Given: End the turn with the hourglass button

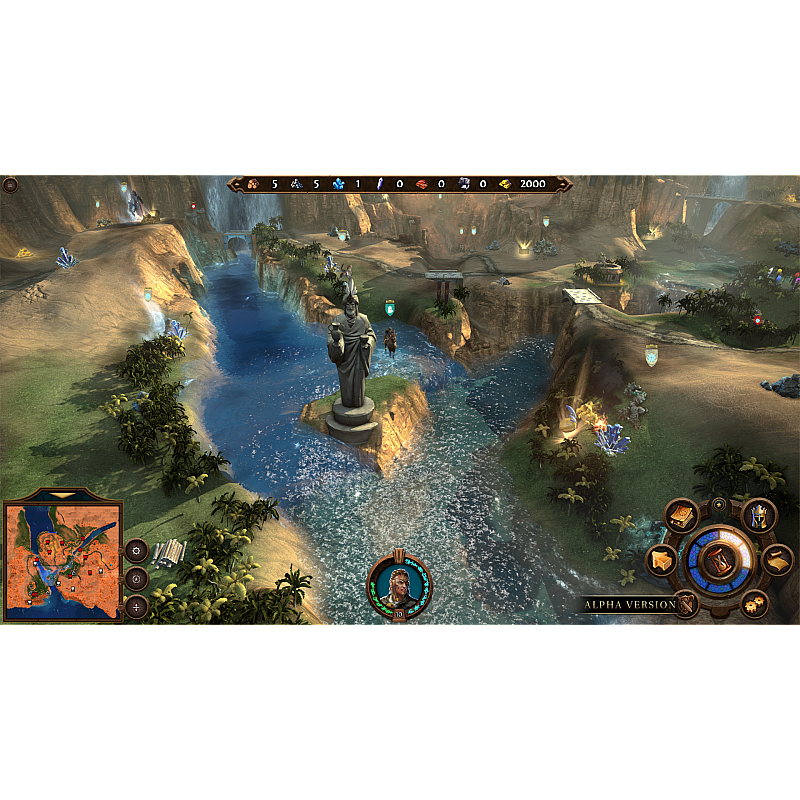Looking at the screenshot, I should point(717,561).
